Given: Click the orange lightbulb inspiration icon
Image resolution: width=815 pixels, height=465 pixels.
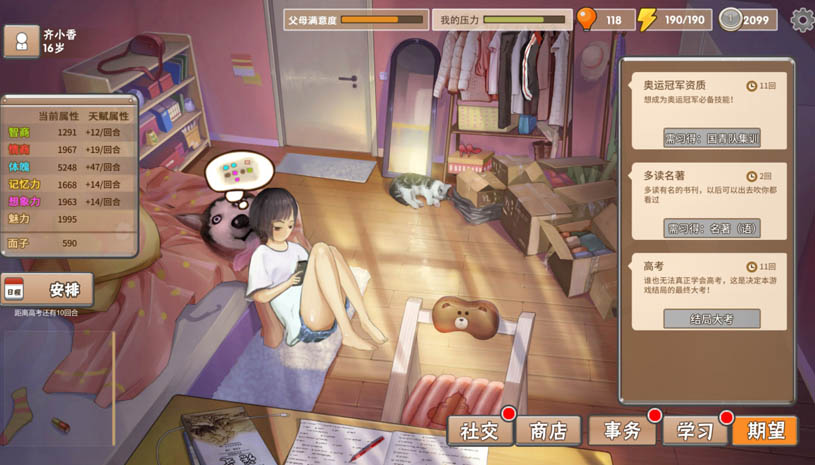Looking at the screenshot, I should [587, 19].
